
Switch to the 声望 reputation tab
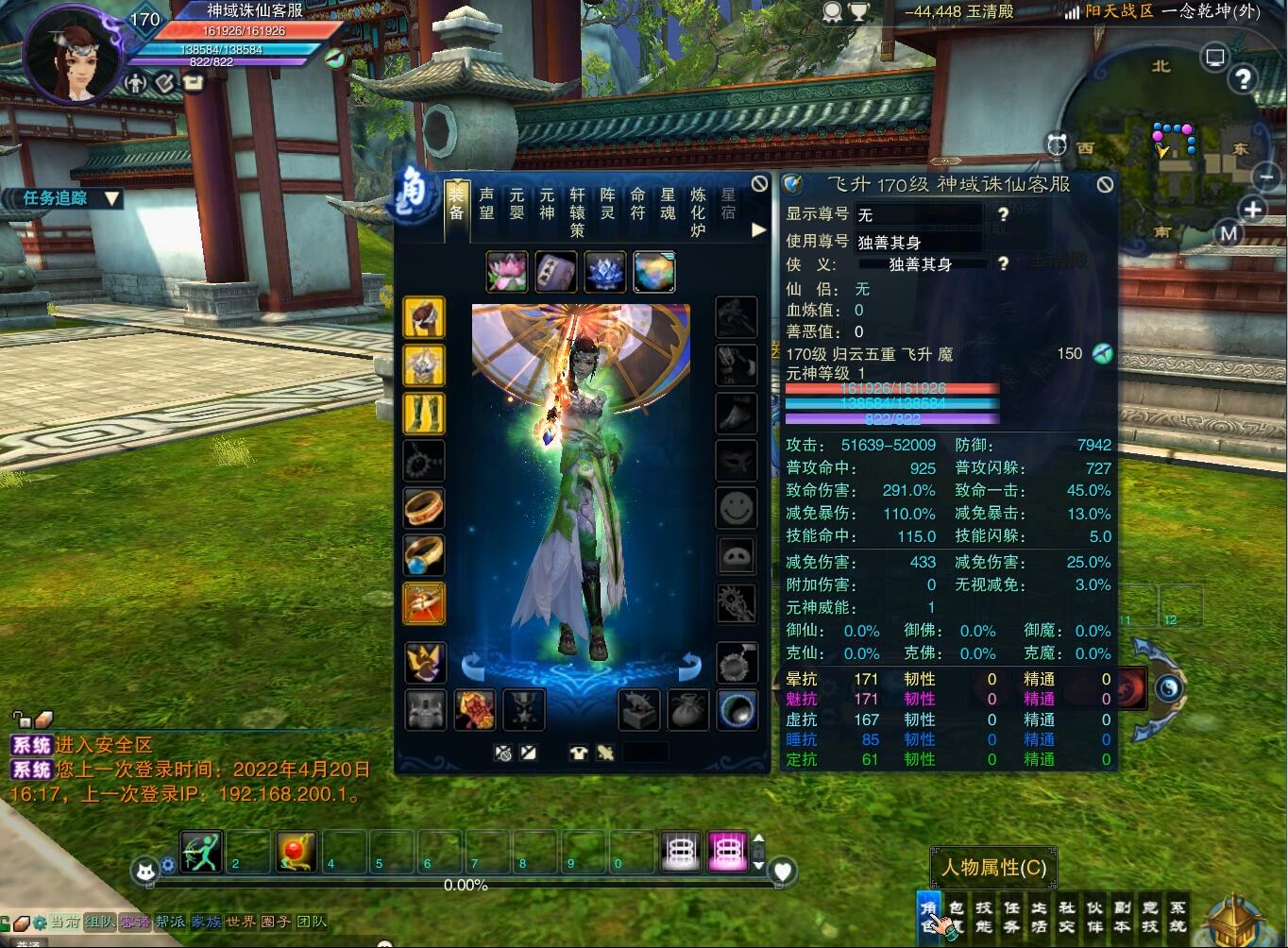tap(486, 203)
